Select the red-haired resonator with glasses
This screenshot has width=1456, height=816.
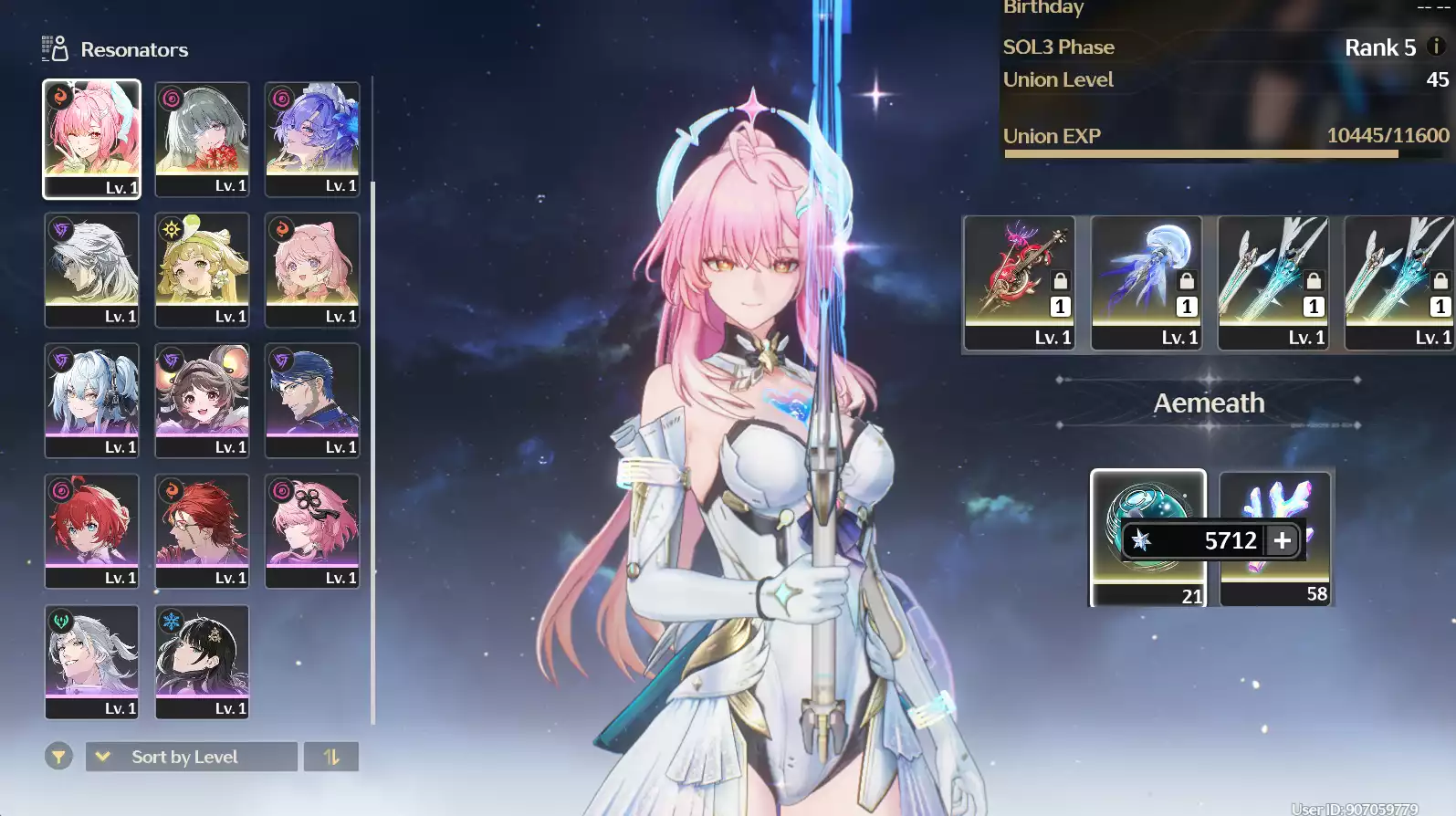[202, 529]
